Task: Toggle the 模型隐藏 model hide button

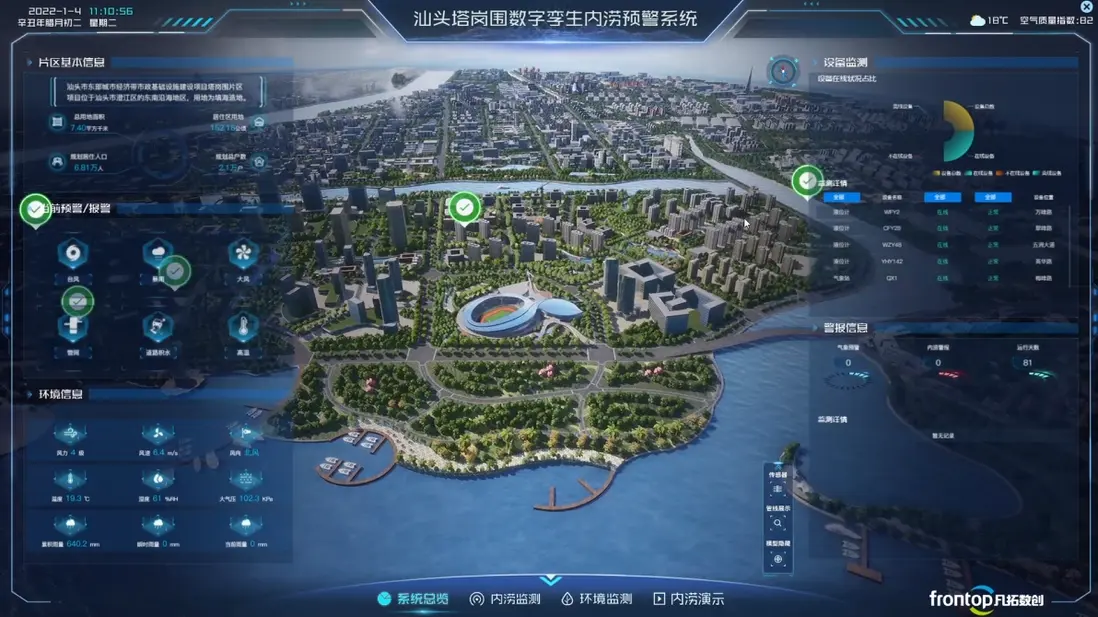Action: 778,558
